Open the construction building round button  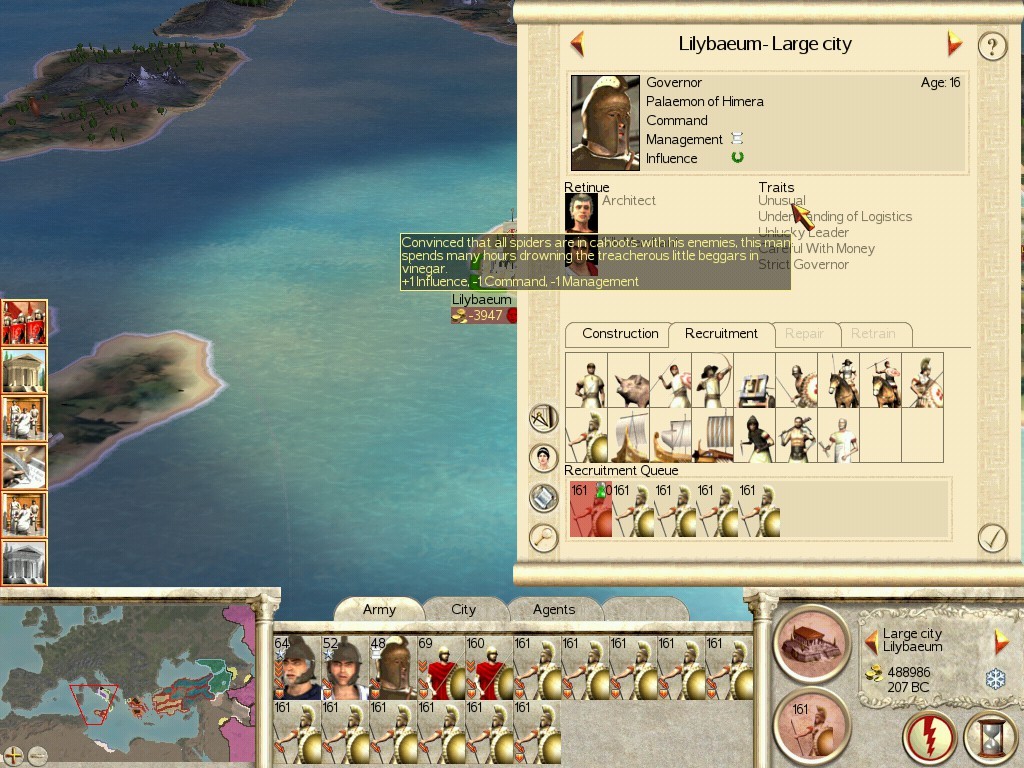point(811,644)
